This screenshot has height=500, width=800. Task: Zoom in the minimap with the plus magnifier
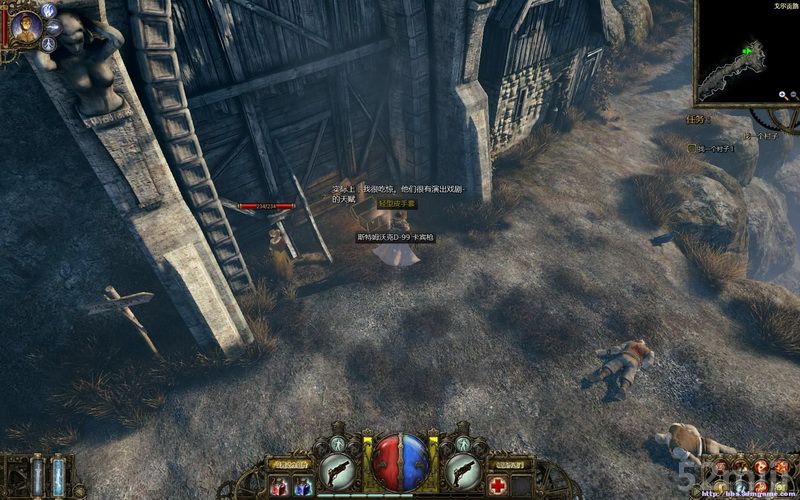[x=783, y=96]
